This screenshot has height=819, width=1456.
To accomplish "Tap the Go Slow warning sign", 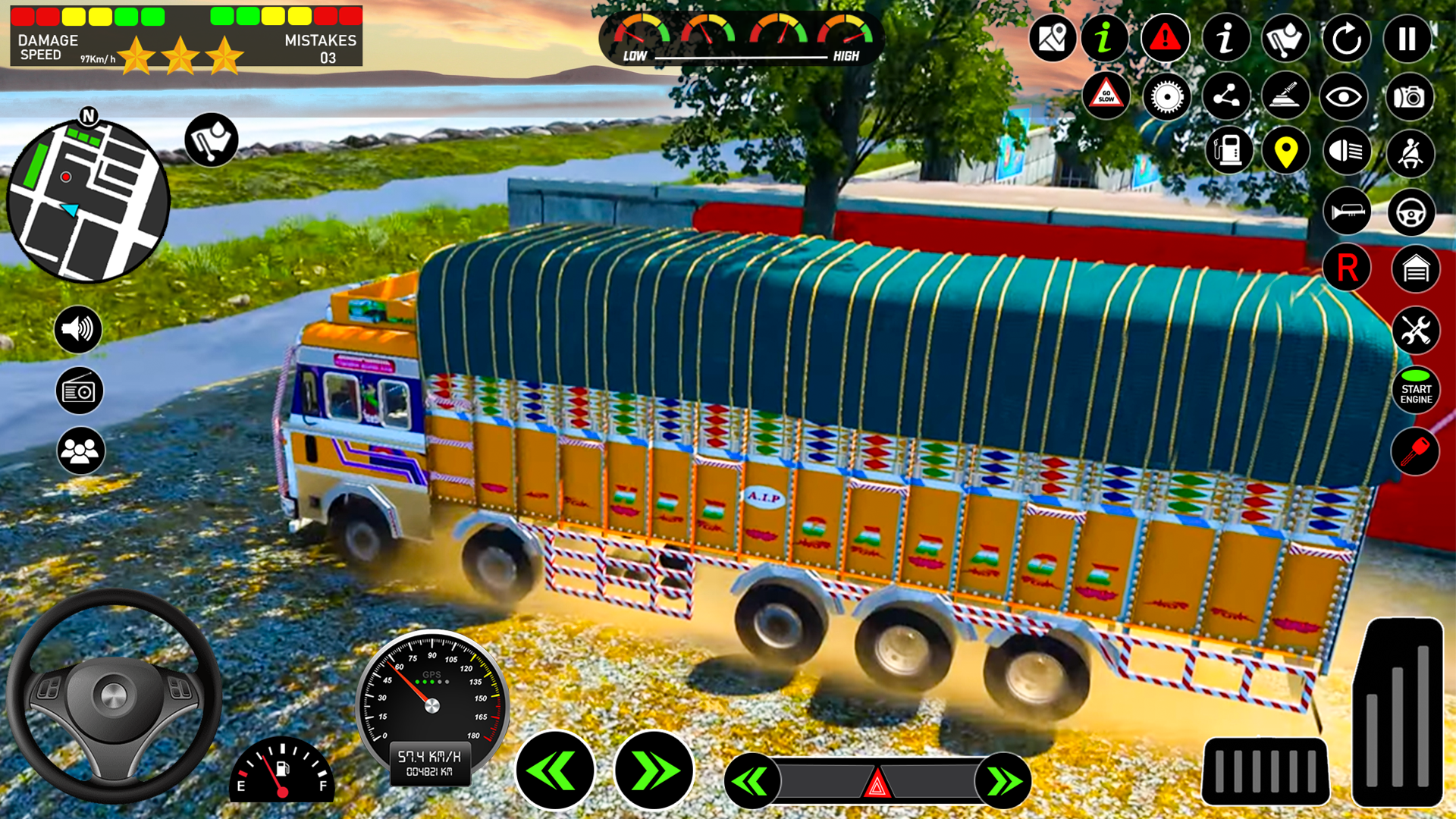I will 1106,96.
